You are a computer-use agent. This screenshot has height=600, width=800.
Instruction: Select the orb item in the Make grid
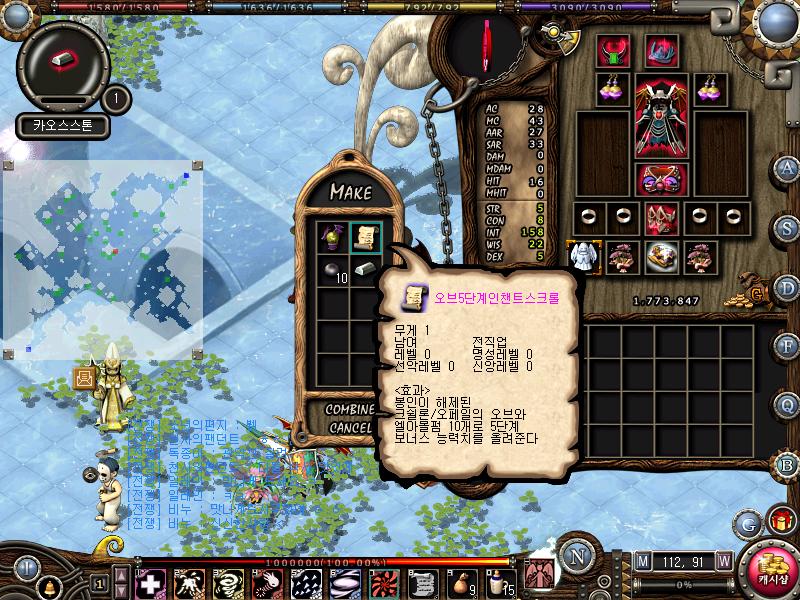332,237
